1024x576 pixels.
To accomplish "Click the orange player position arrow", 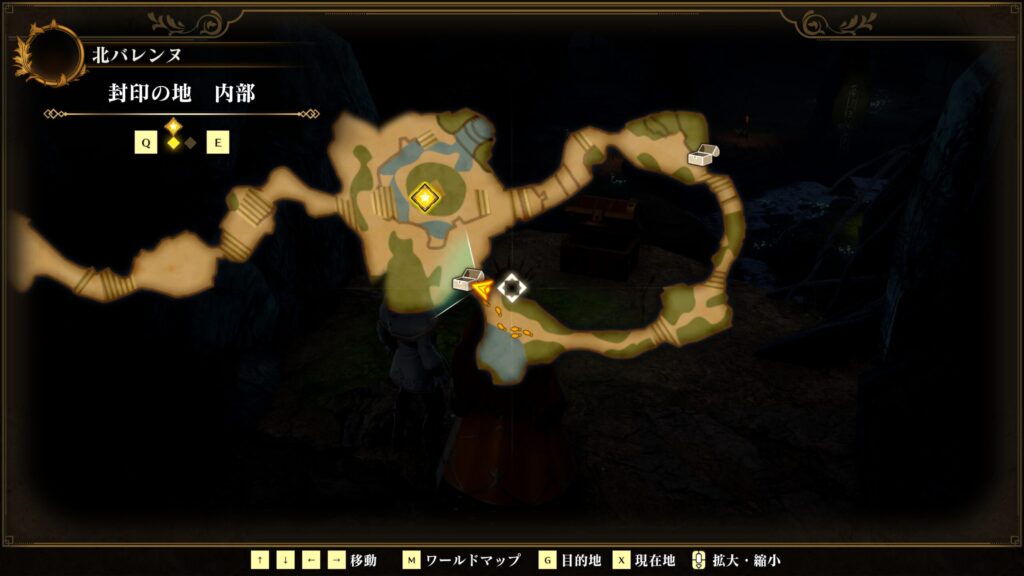I will (483, 290).
